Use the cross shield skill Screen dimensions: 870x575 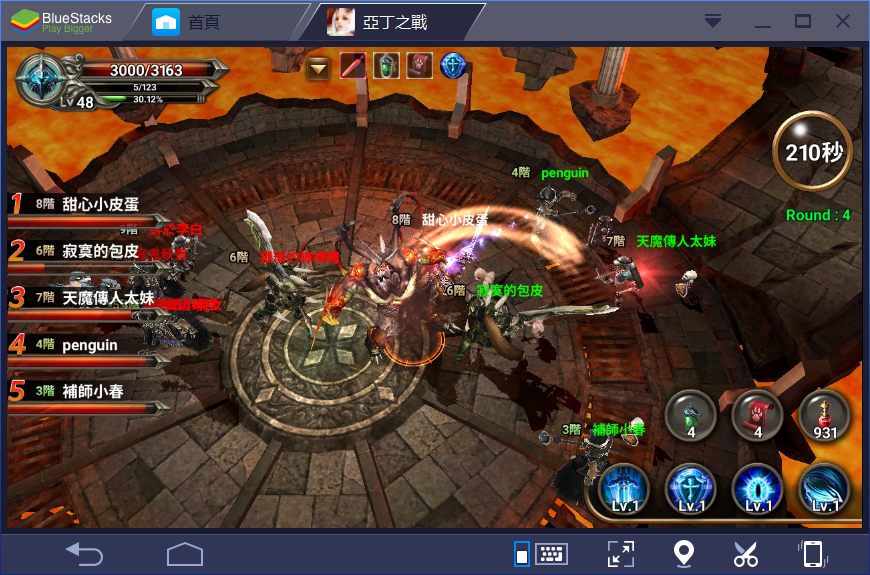pos(691,490)
